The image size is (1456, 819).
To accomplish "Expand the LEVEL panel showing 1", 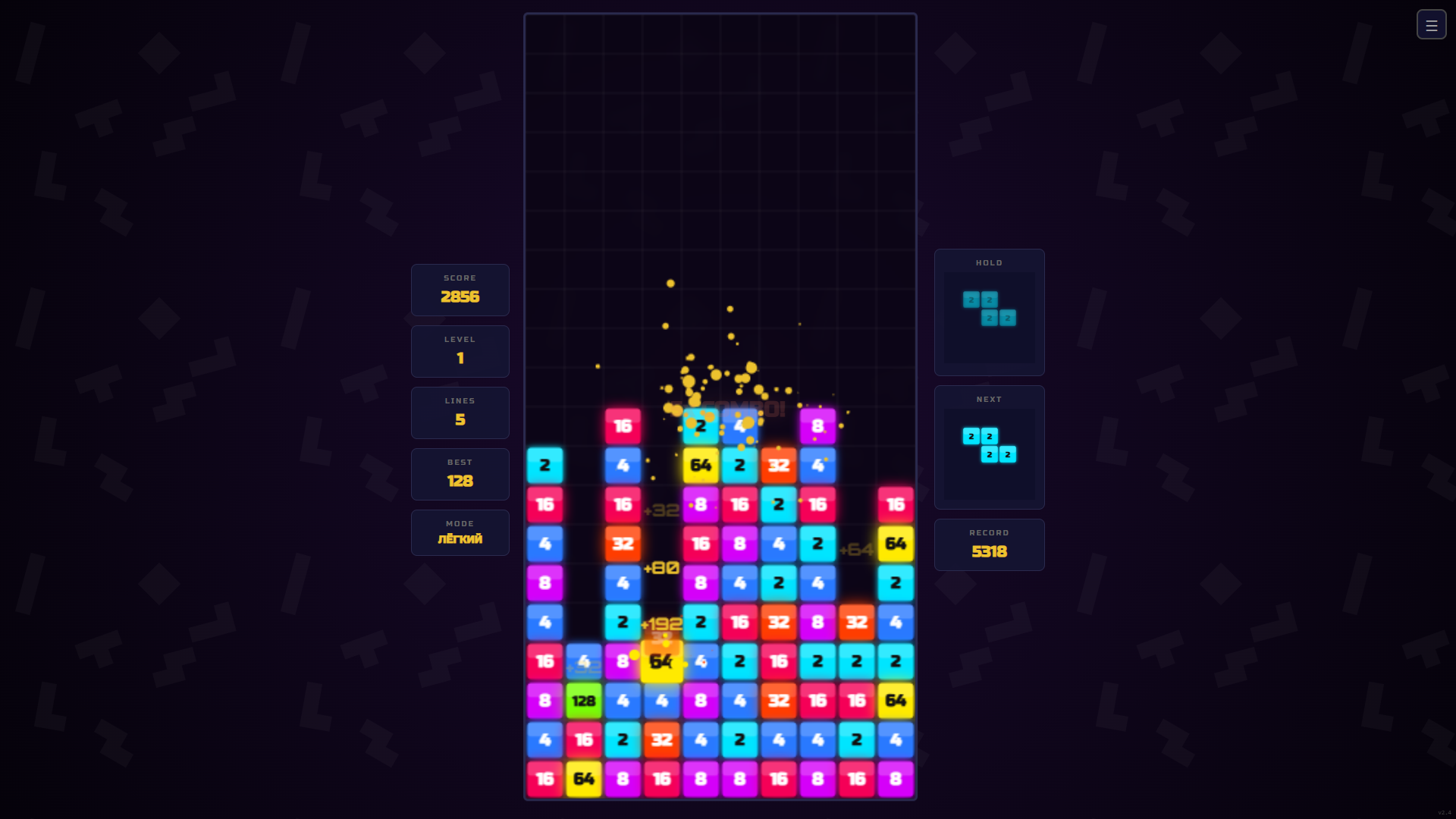I will (x=460, y=351).
